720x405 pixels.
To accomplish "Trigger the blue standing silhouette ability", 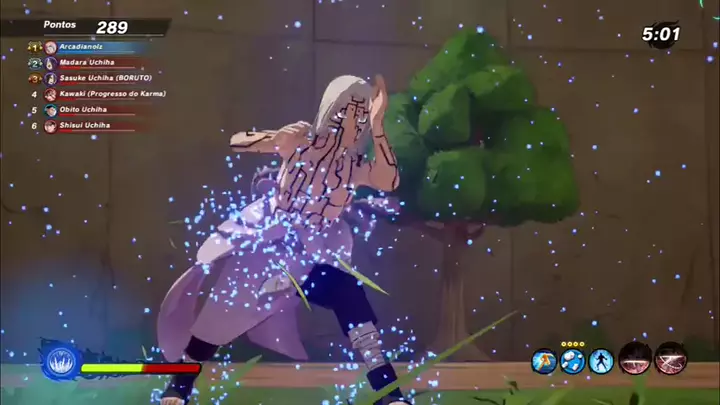I will (601, 361).
